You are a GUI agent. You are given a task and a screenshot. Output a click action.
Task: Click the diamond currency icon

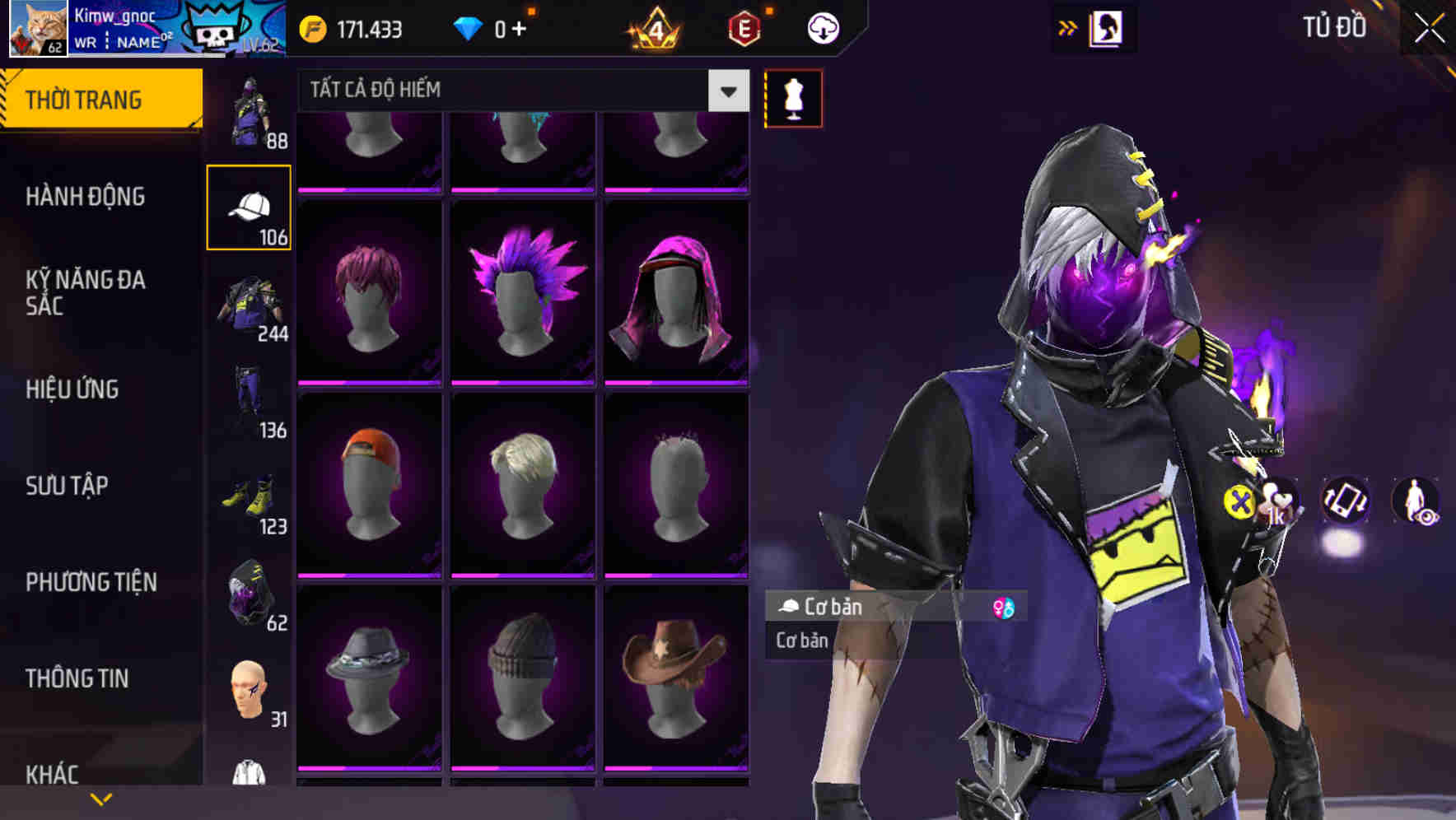pos(469,27)
